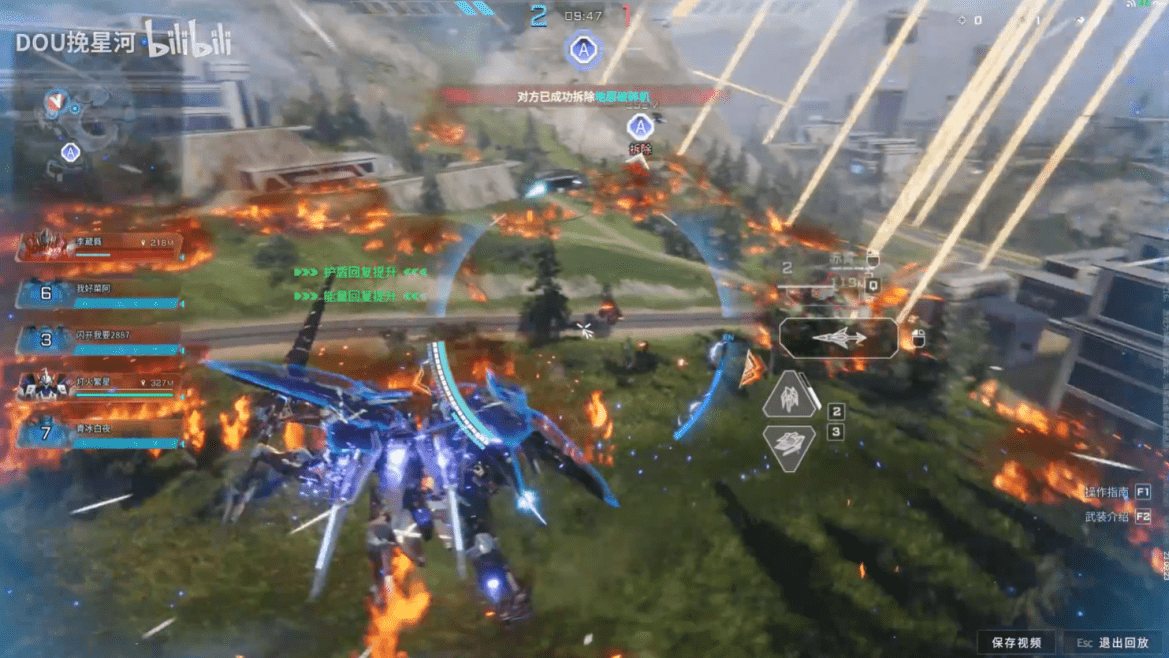This screenshot has height=658, width=1169.
Task: Click the 保存视频 save video button
Action: point(1016,643)
